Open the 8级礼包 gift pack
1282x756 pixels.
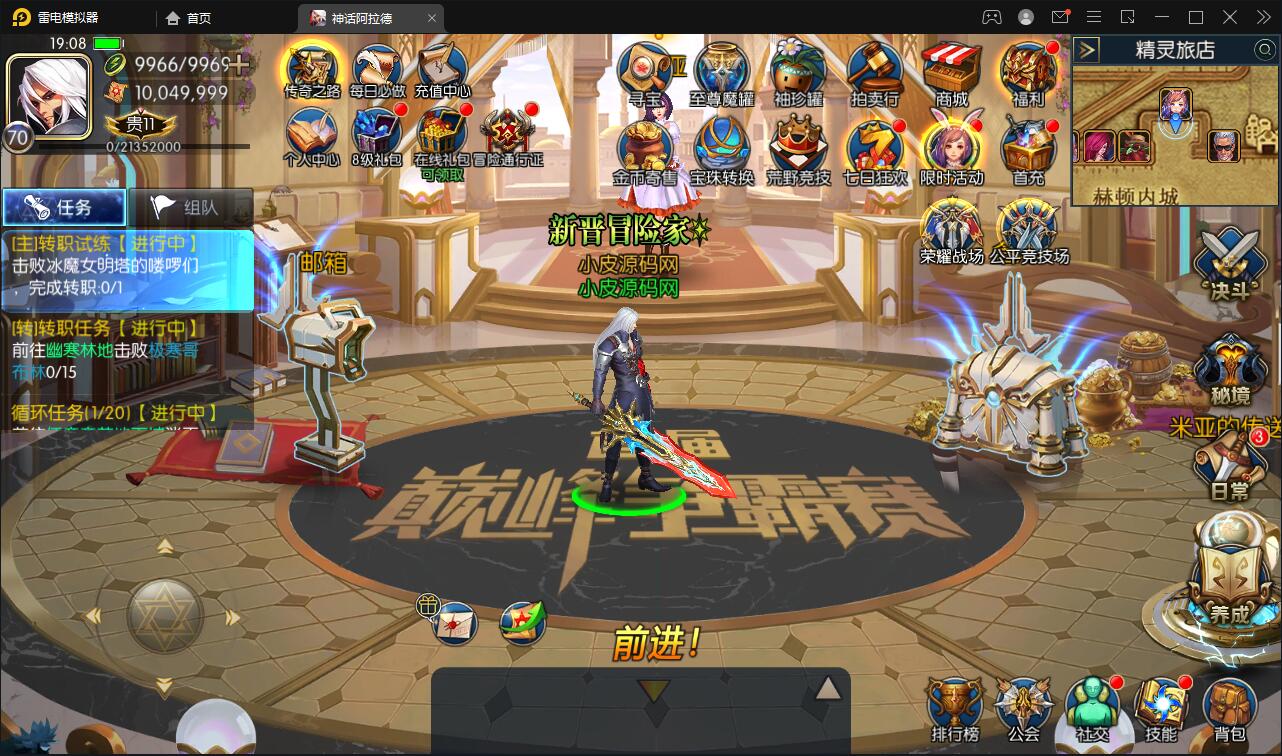click(x=376, y=133)
